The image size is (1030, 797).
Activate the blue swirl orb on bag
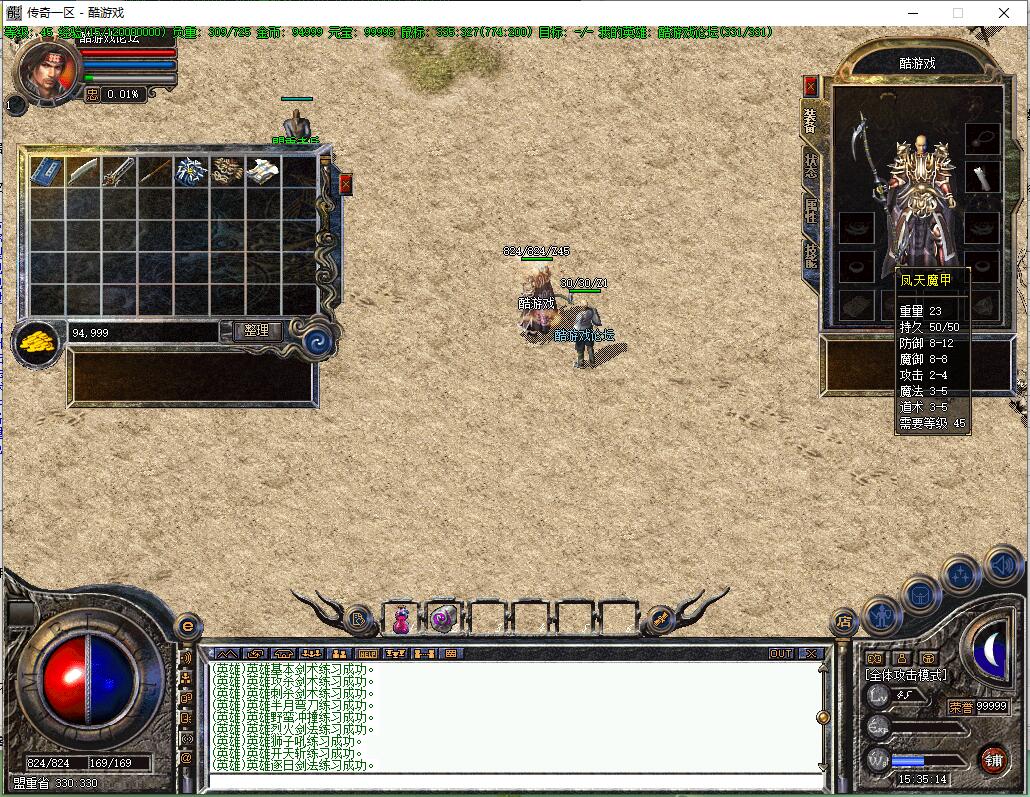click(318, 340)
